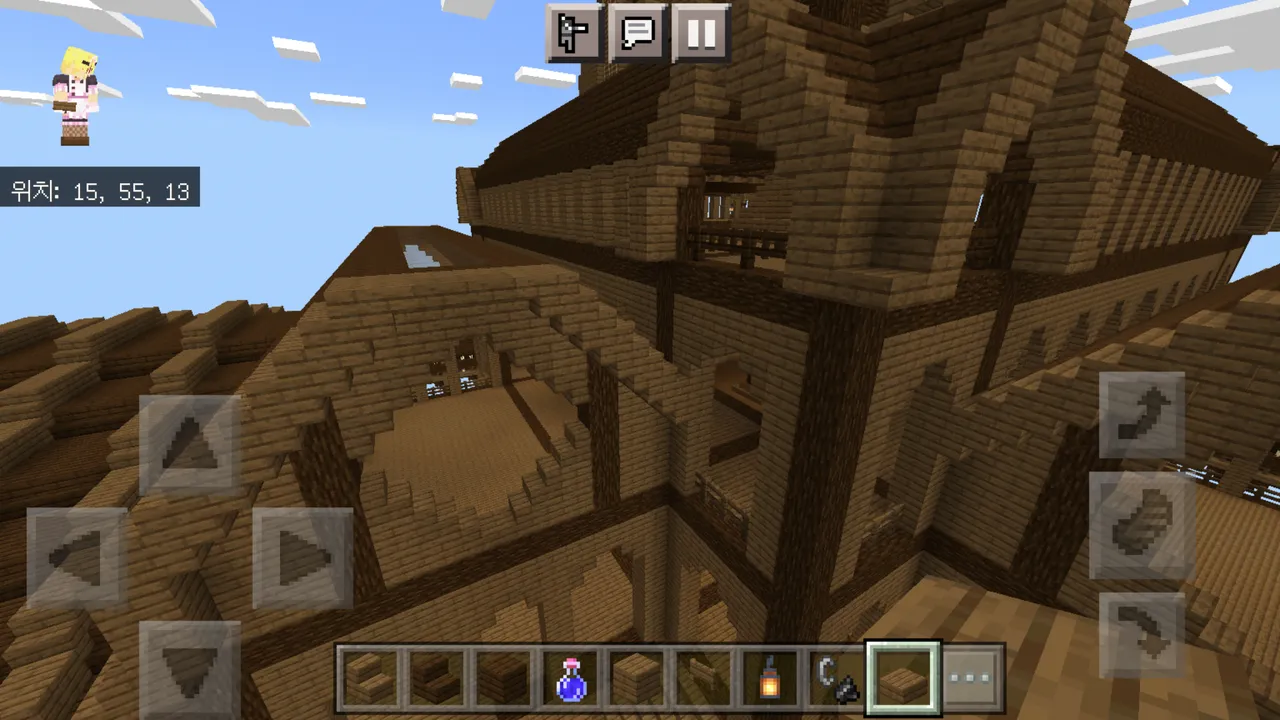Image resolution: width=1280 pixels, height=720 pixels.
Task: Pause the game with the pause button
Action: click(701, 34)
